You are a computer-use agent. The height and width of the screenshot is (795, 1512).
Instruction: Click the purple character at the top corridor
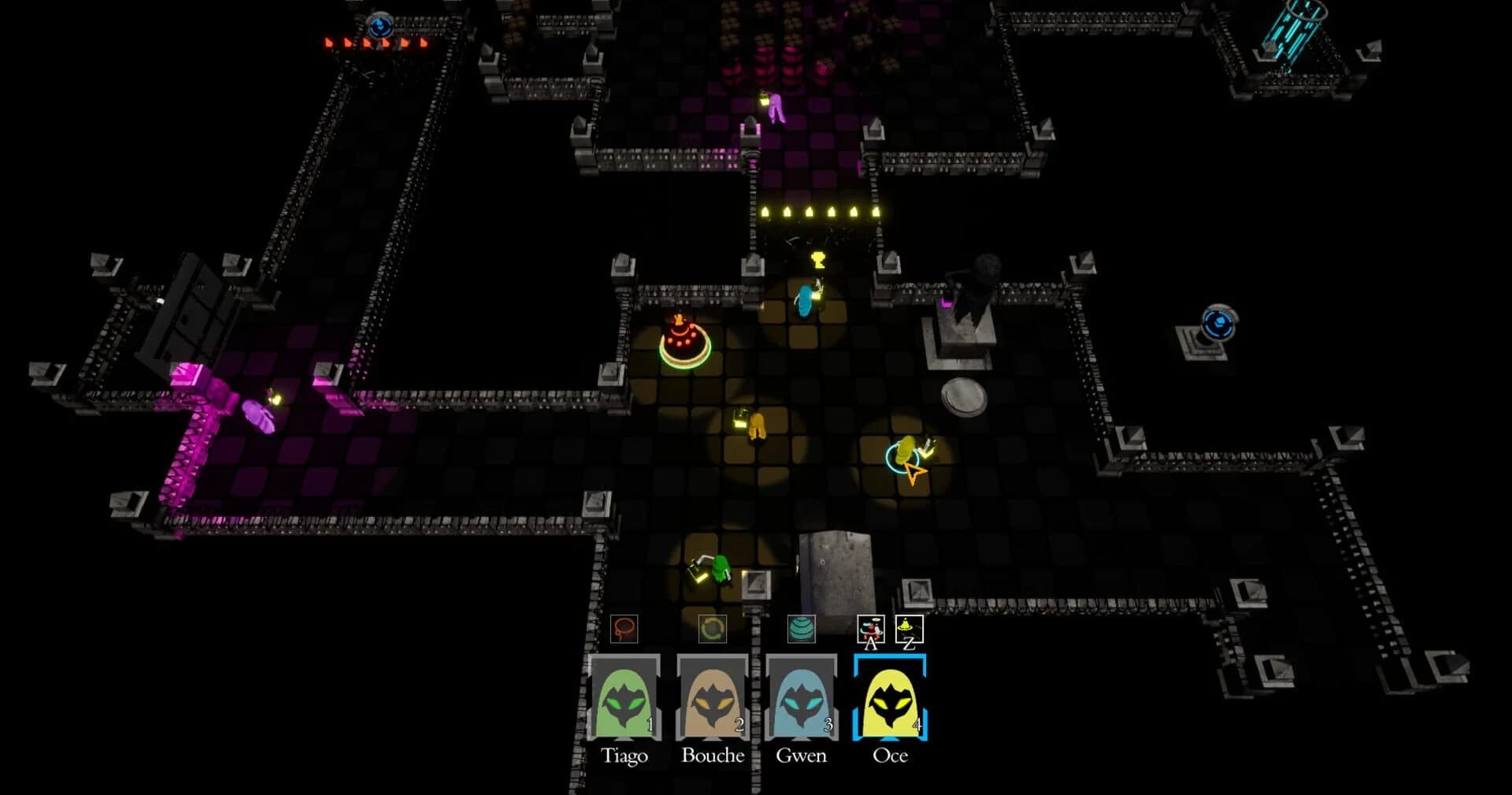click(778, 106)
